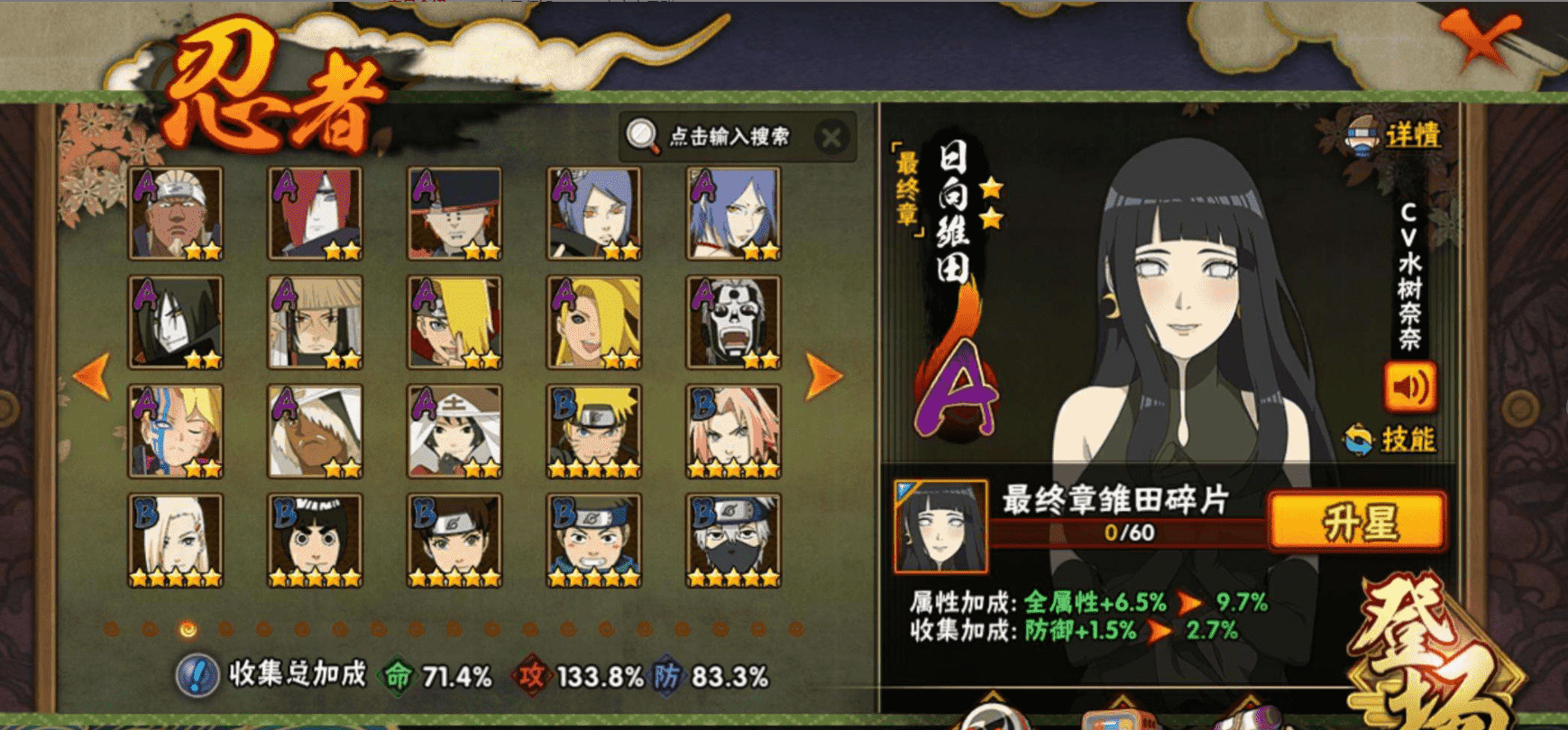1568x730 pixels.
Task: Go to the next ninja page arrow
Action: (x=824, y=375)
